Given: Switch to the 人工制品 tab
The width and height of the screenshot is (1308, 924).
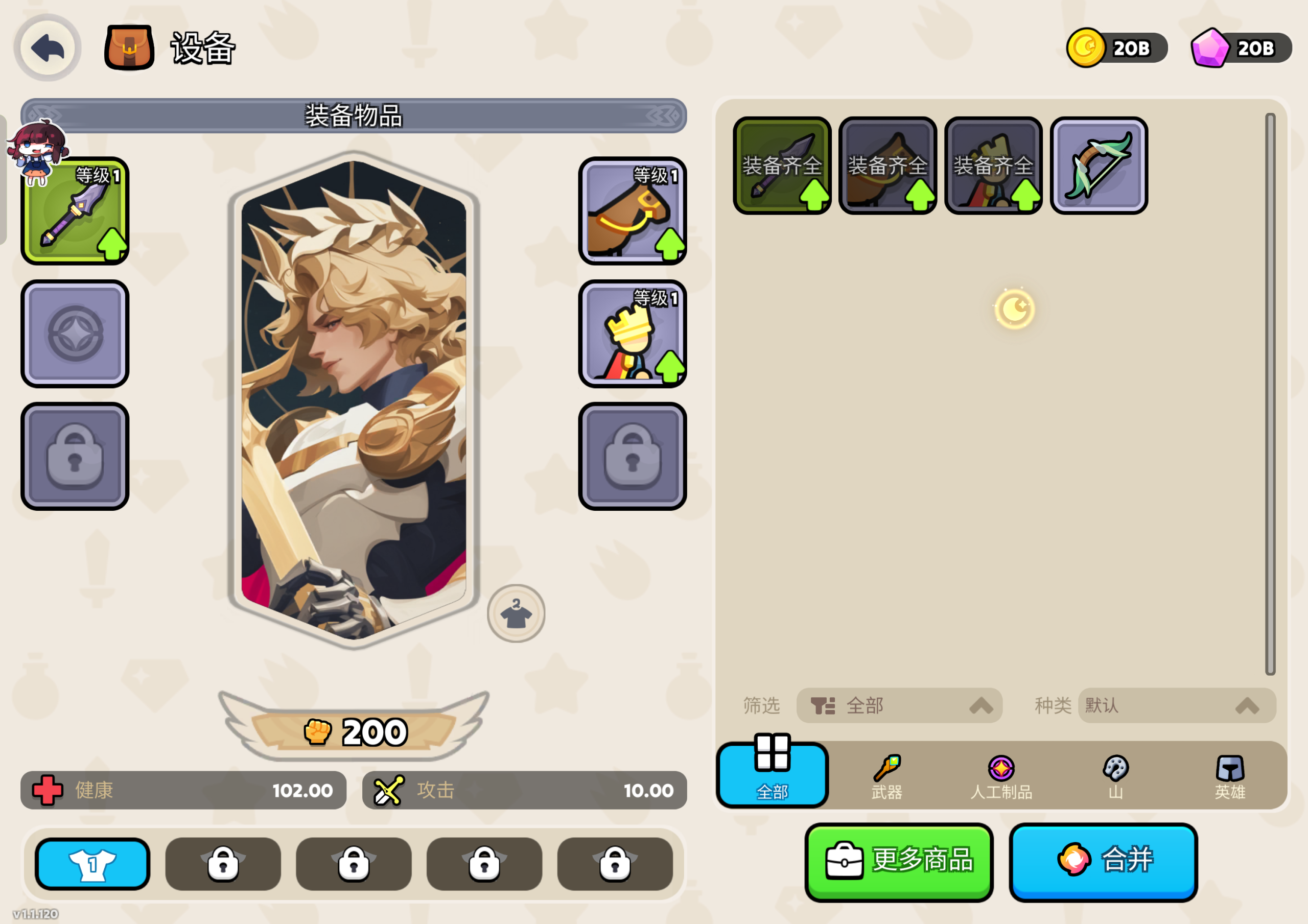Looking at the screenshot, I should [x=1001, y=776].
